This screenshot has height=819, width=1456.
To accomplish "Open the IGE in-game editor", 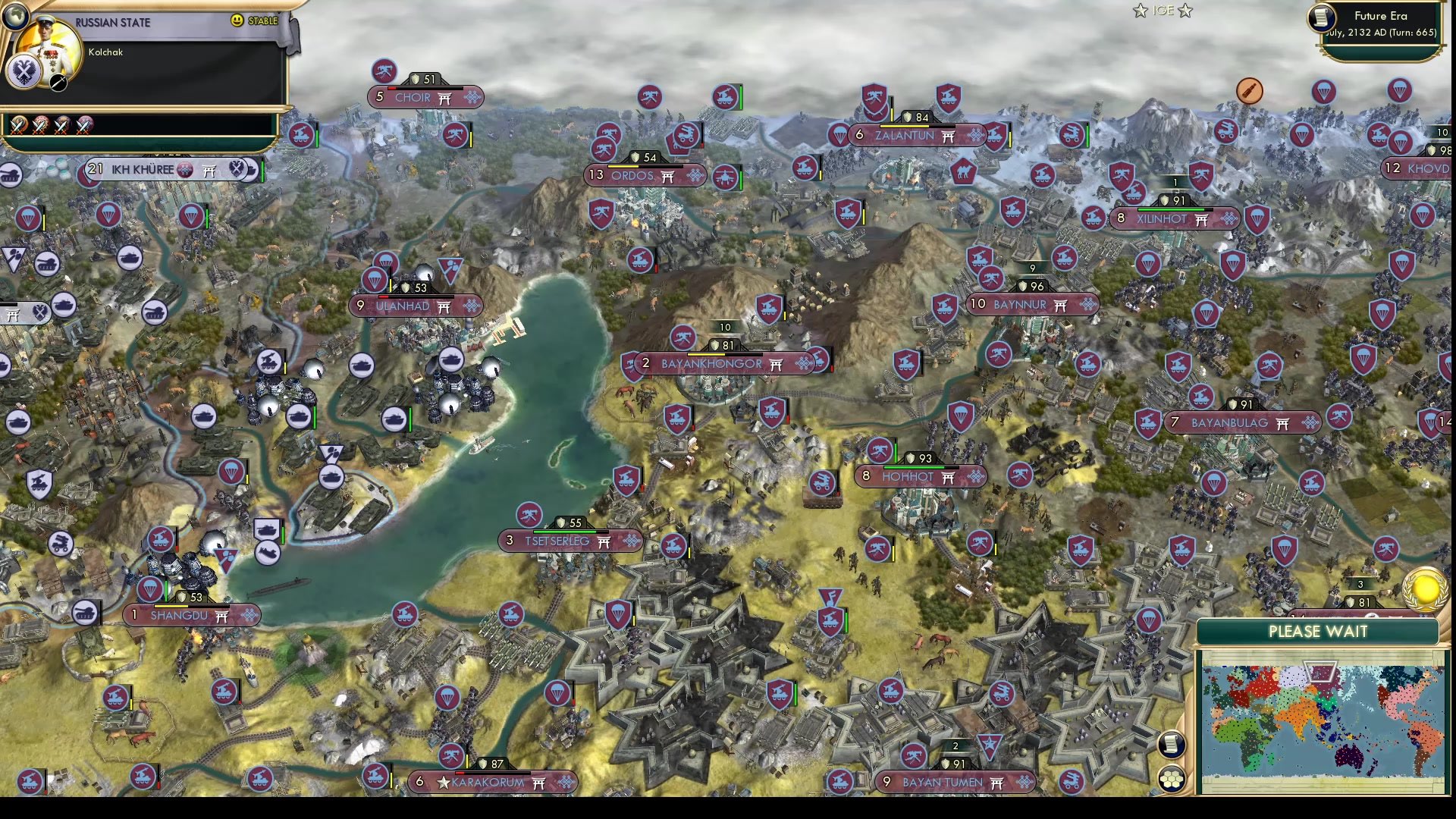I will tap(1163, 11).
